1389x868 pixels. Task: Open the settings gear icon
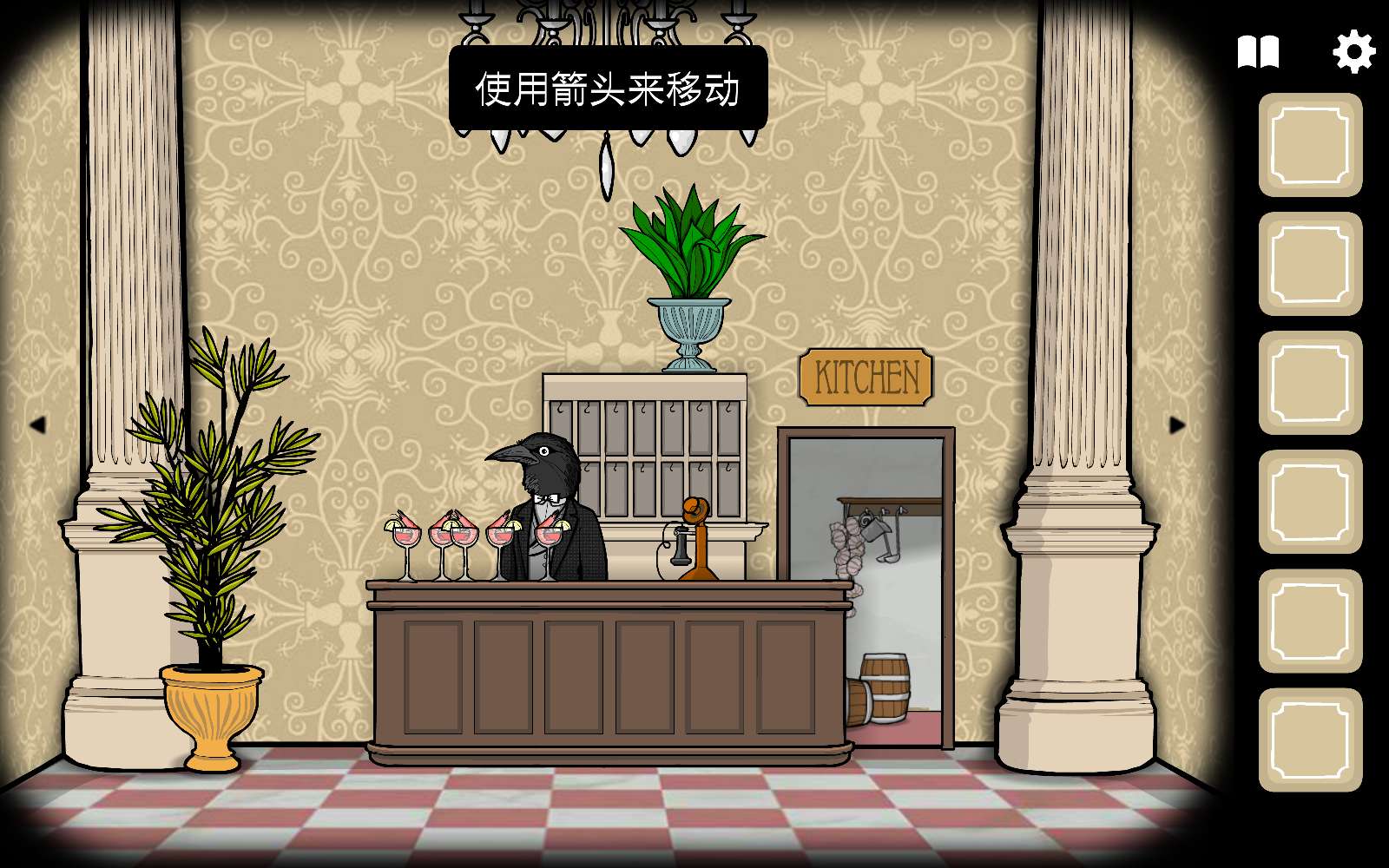pyautogui.click(x=1353, y=52)
